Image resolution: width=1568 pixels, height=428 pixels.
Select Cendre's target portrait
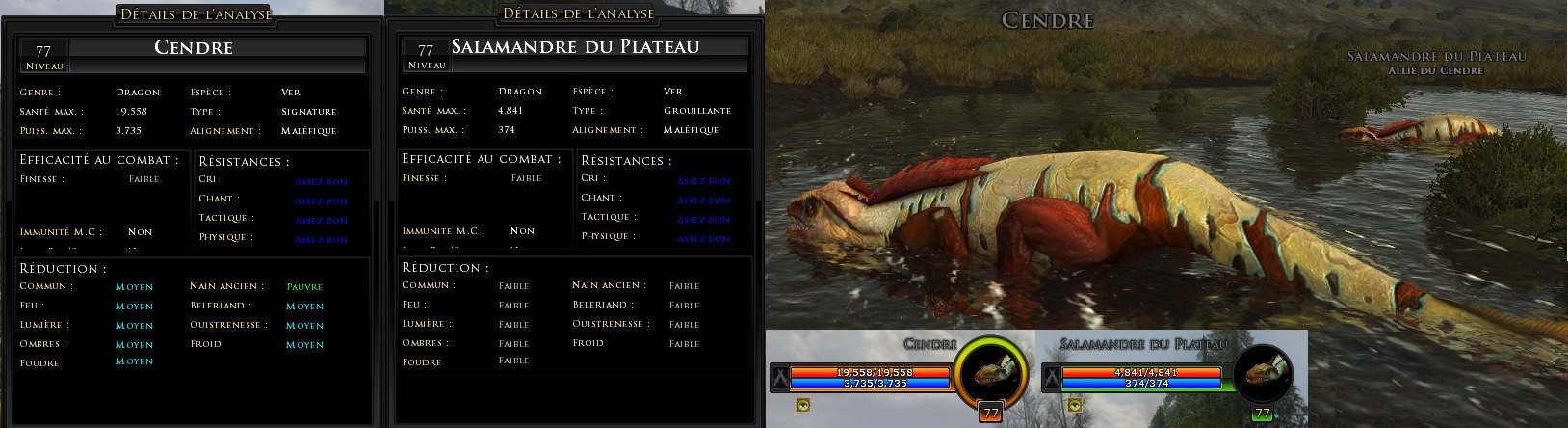pyautogui.click(x=989, y=375)
